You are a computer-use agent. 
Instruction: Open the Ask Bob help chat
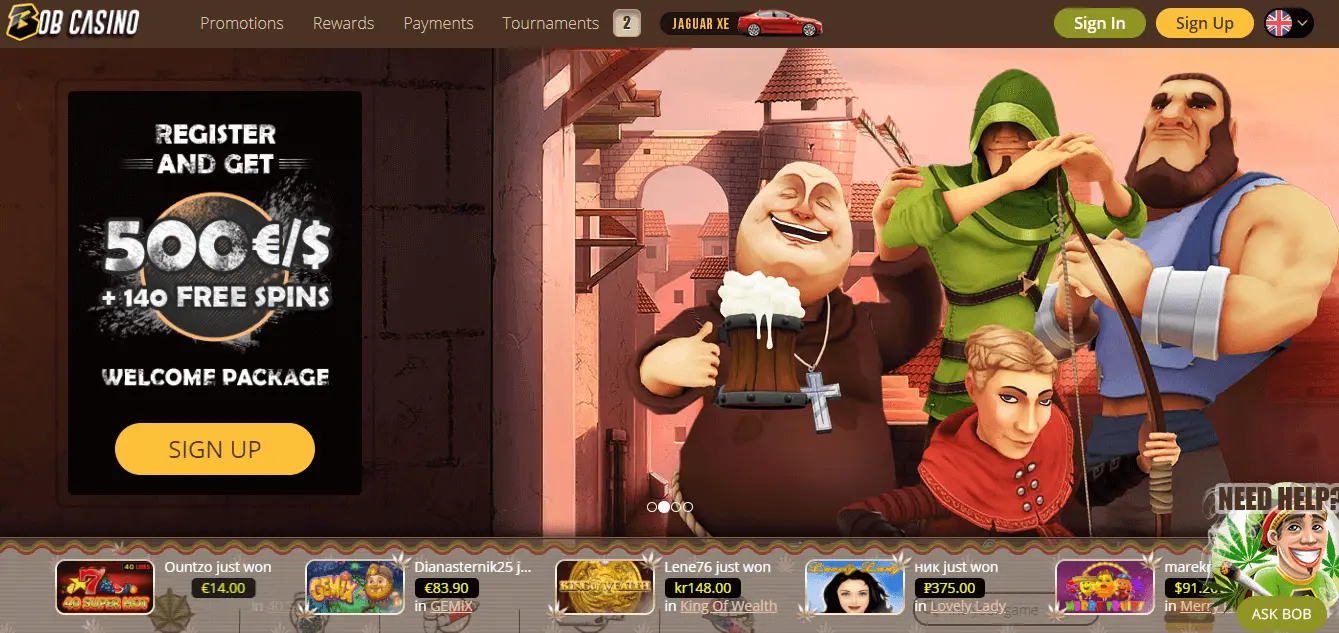(1280, 614)
